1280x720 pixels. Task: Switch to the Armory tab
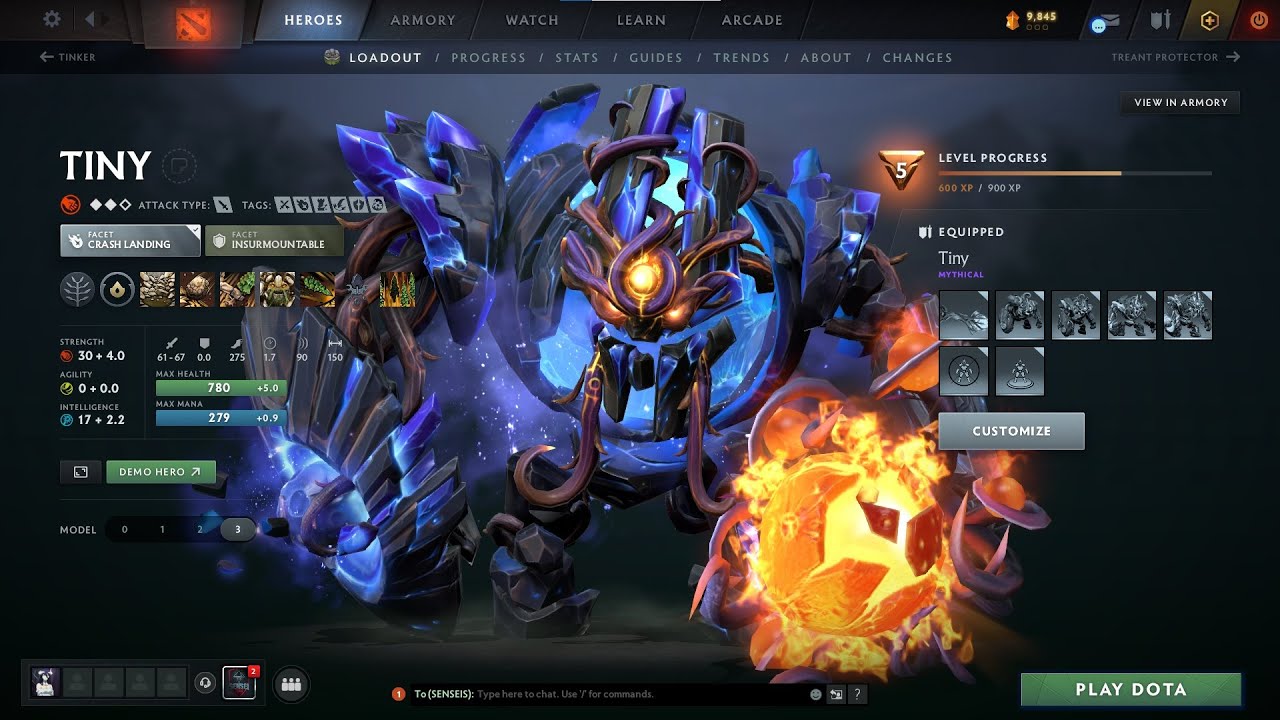[x=422, y=20]
